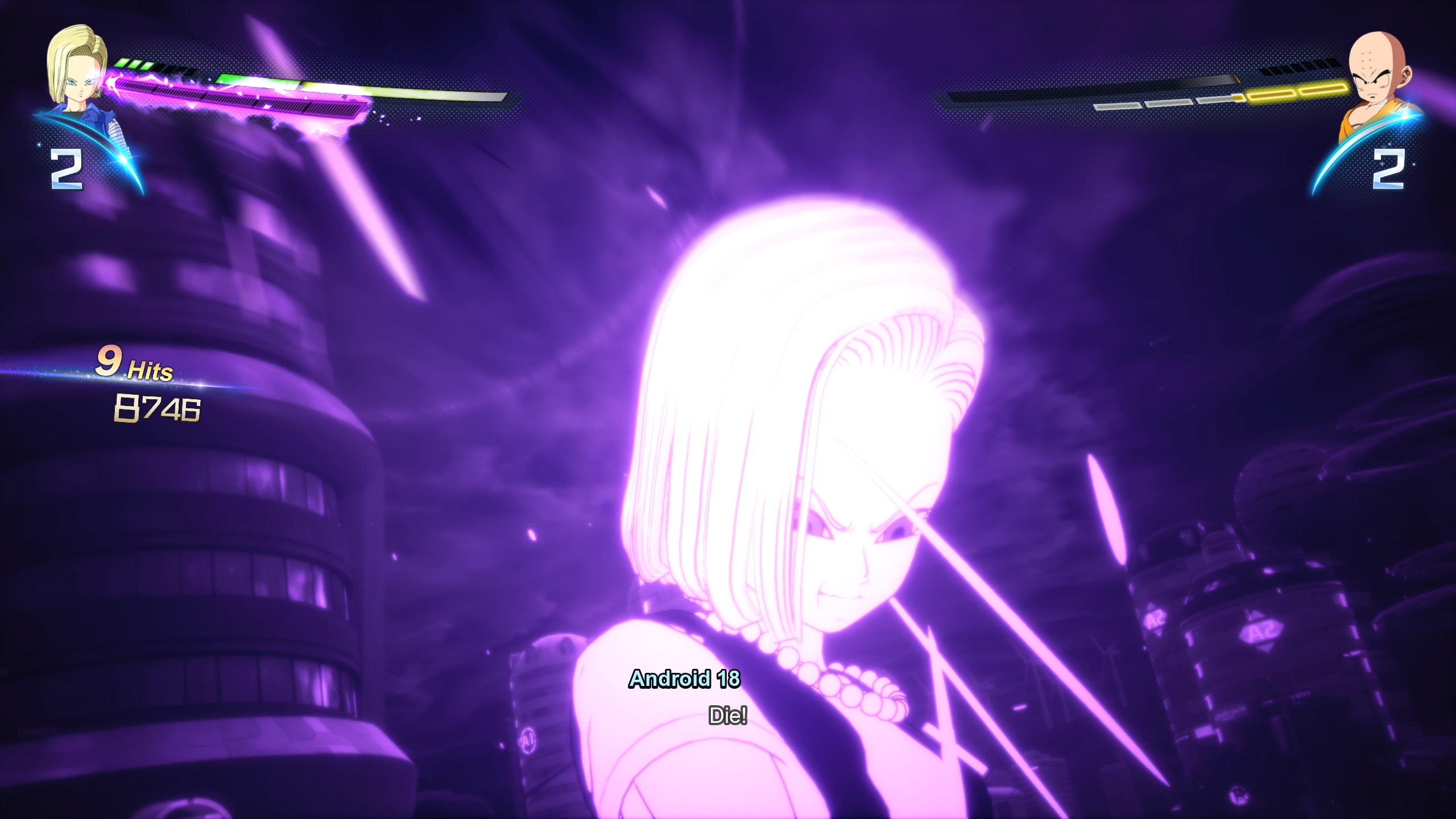Click the Die! subtitle text

coord(728,718)
